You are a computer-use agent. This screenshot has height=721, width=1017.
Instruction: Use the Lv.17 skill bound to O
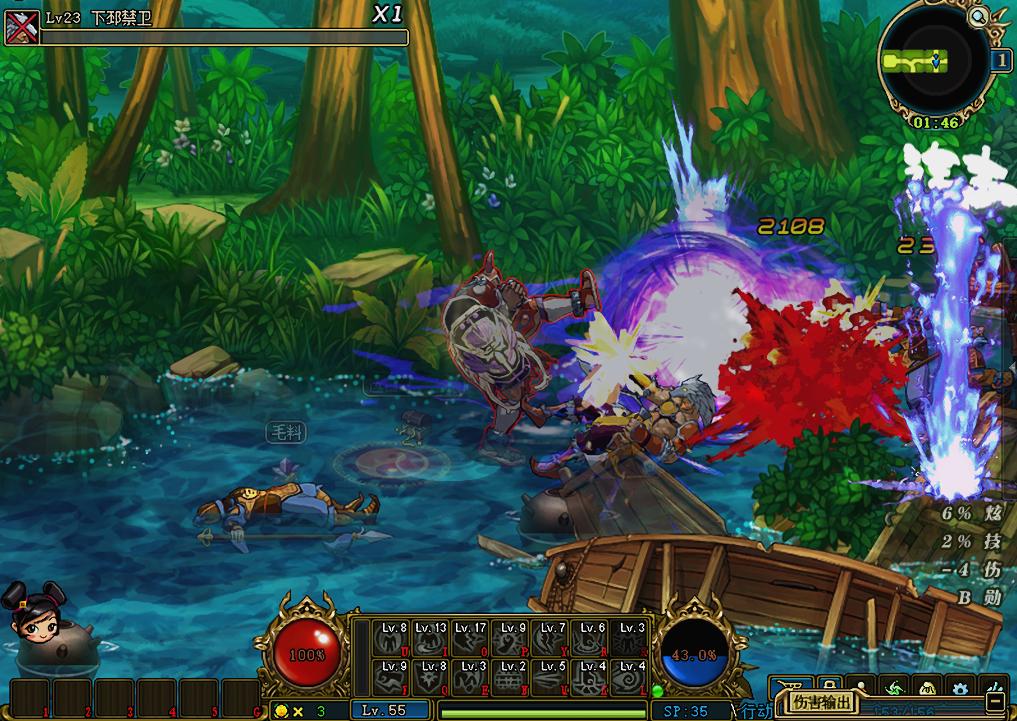[471, 639]
